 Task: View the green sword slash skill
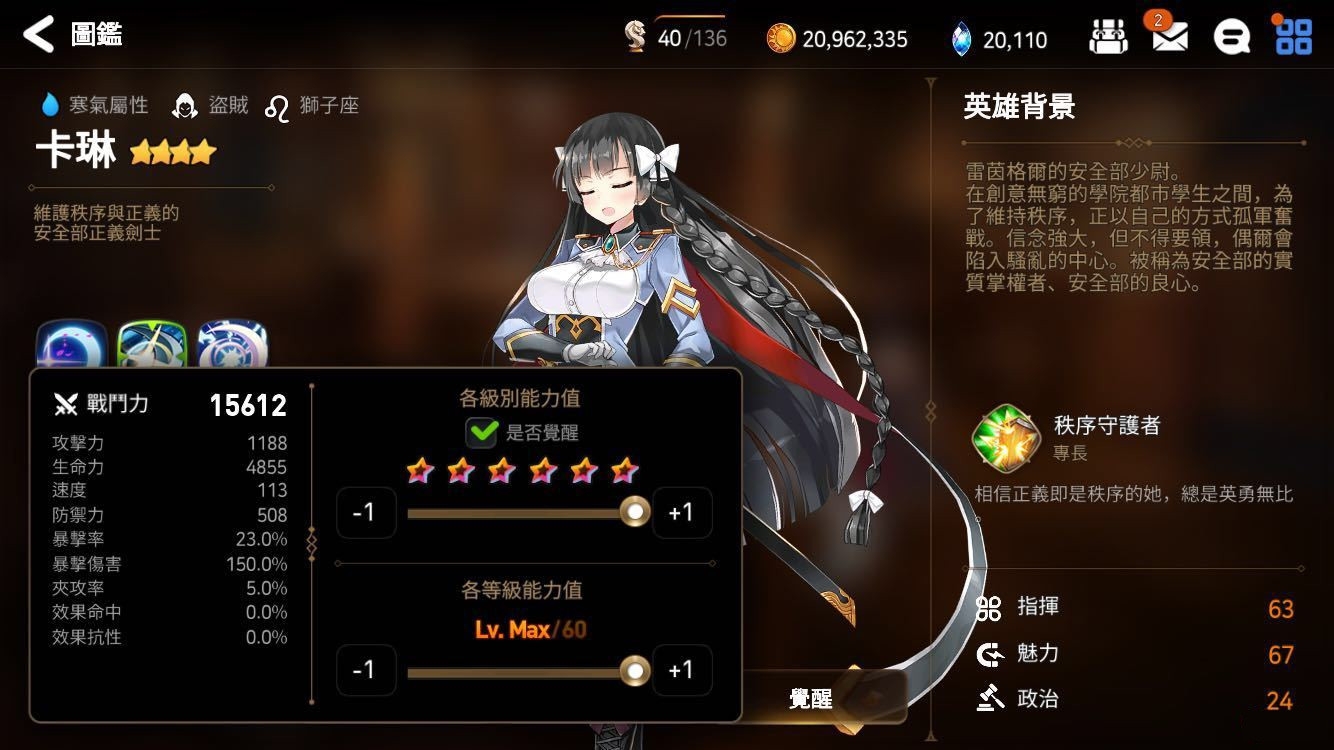[x=152, y=347]
